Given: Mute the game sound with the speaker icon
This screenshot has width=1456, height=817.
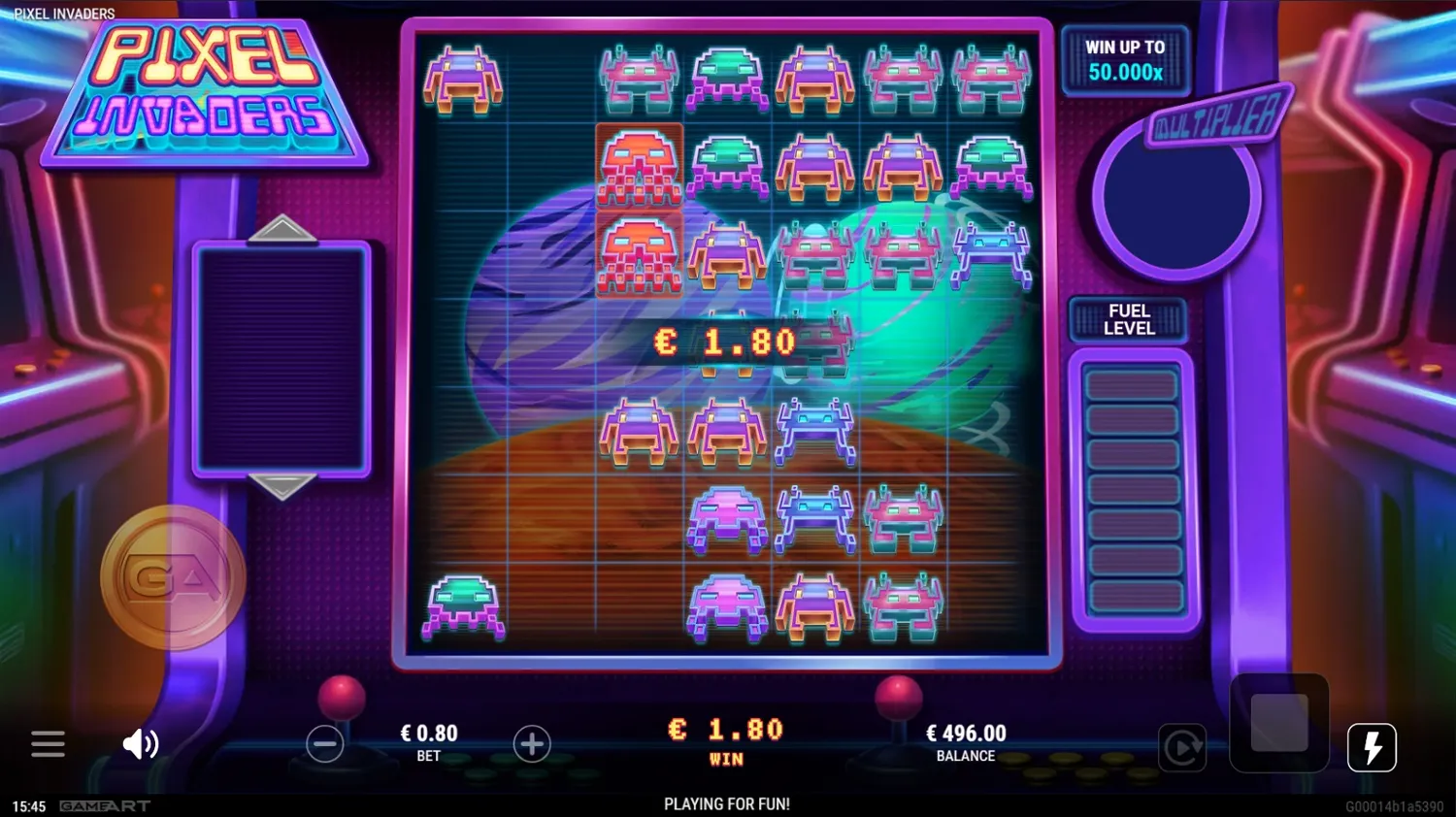Looking at the screenshot, I should click(142, 743).
